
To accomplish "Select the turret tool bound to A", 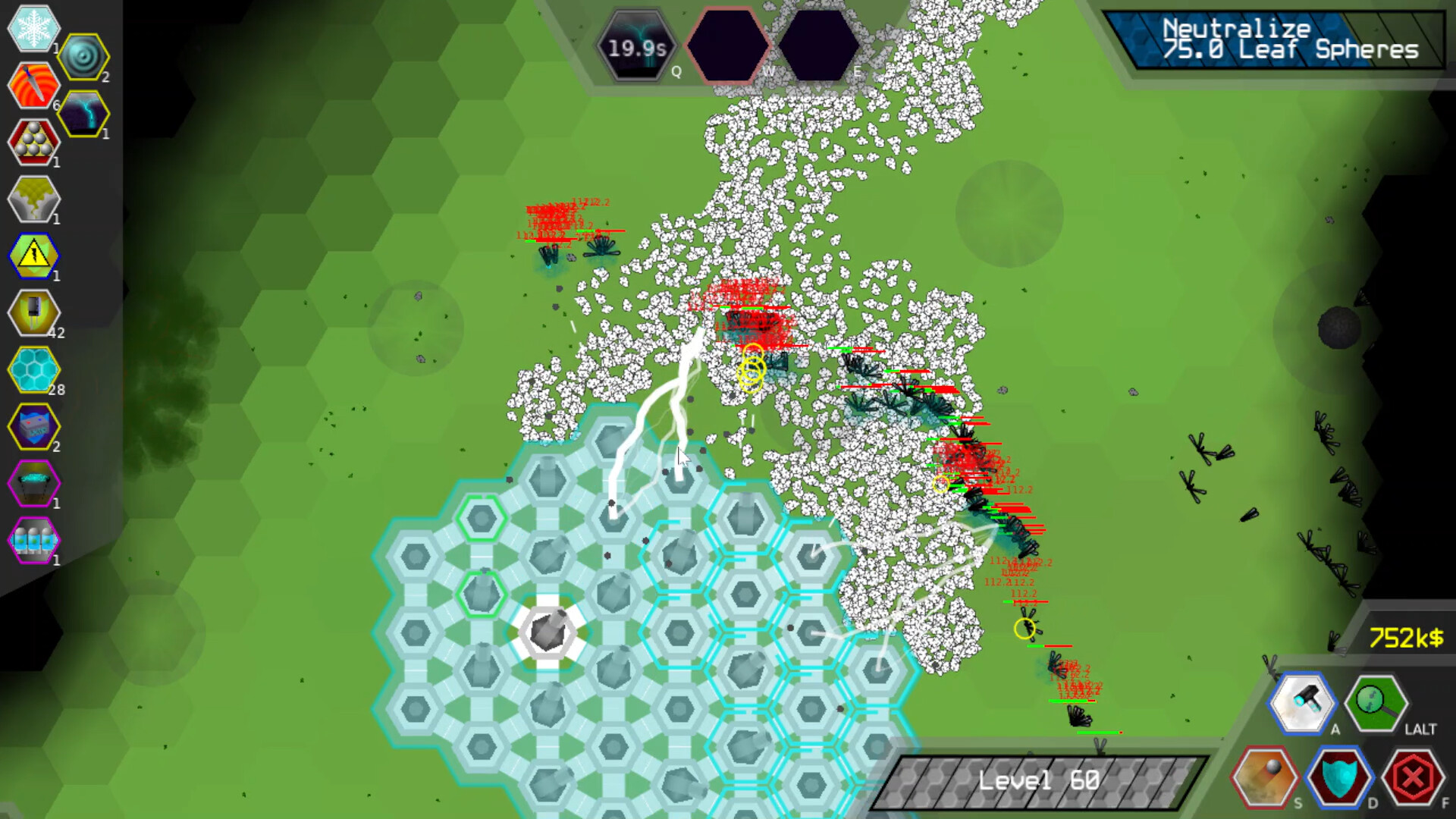I will (1302, 703).
